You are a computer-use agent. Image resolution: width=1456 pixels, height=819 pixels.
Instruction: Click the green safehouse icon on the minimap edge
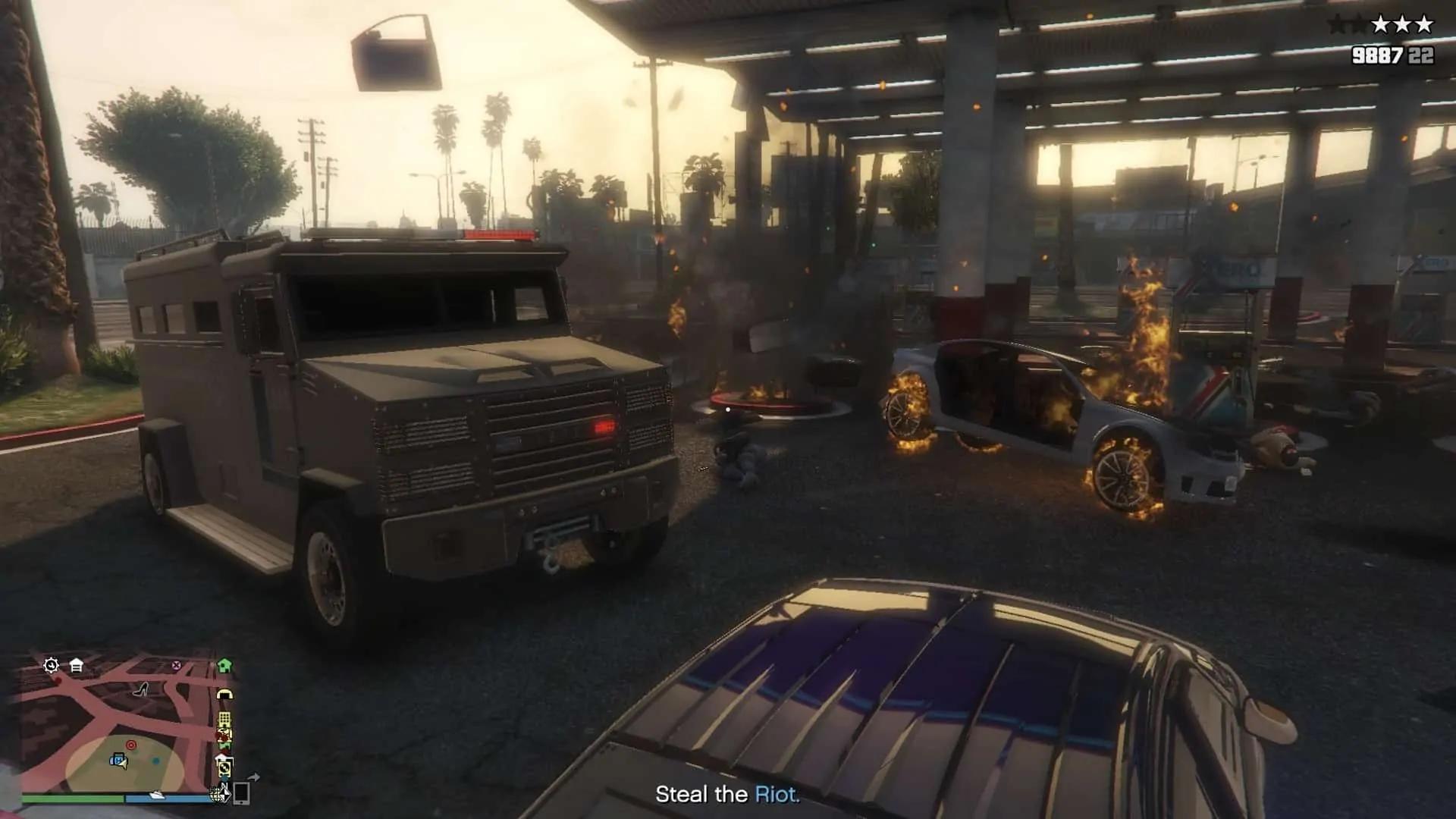pyautogui.click(x=224, y=665)
